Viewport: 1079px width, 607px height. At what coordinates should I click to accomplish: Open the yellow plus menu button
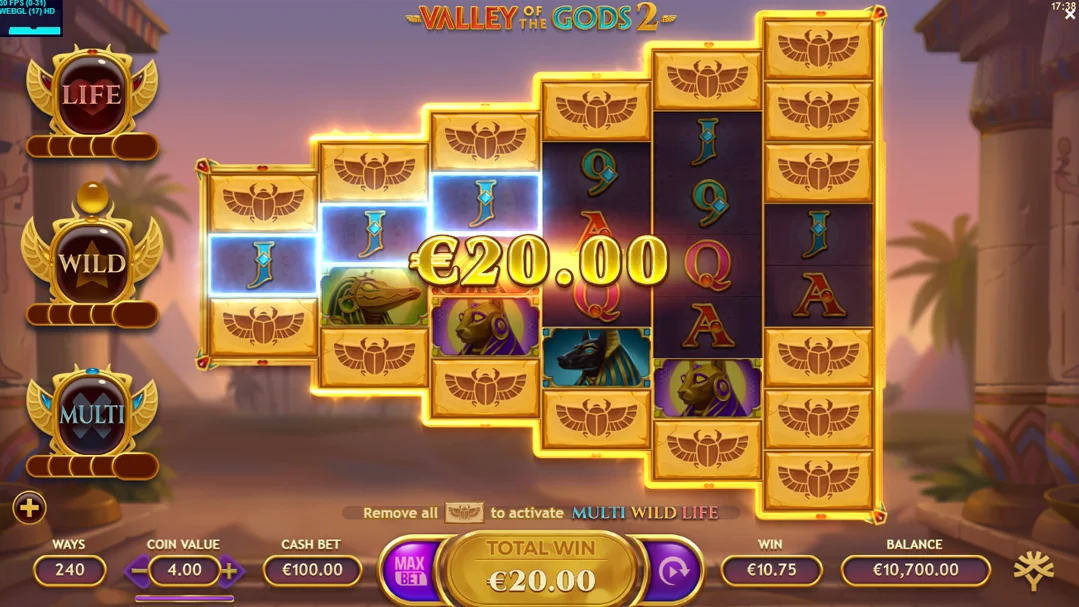coord(29,508)
